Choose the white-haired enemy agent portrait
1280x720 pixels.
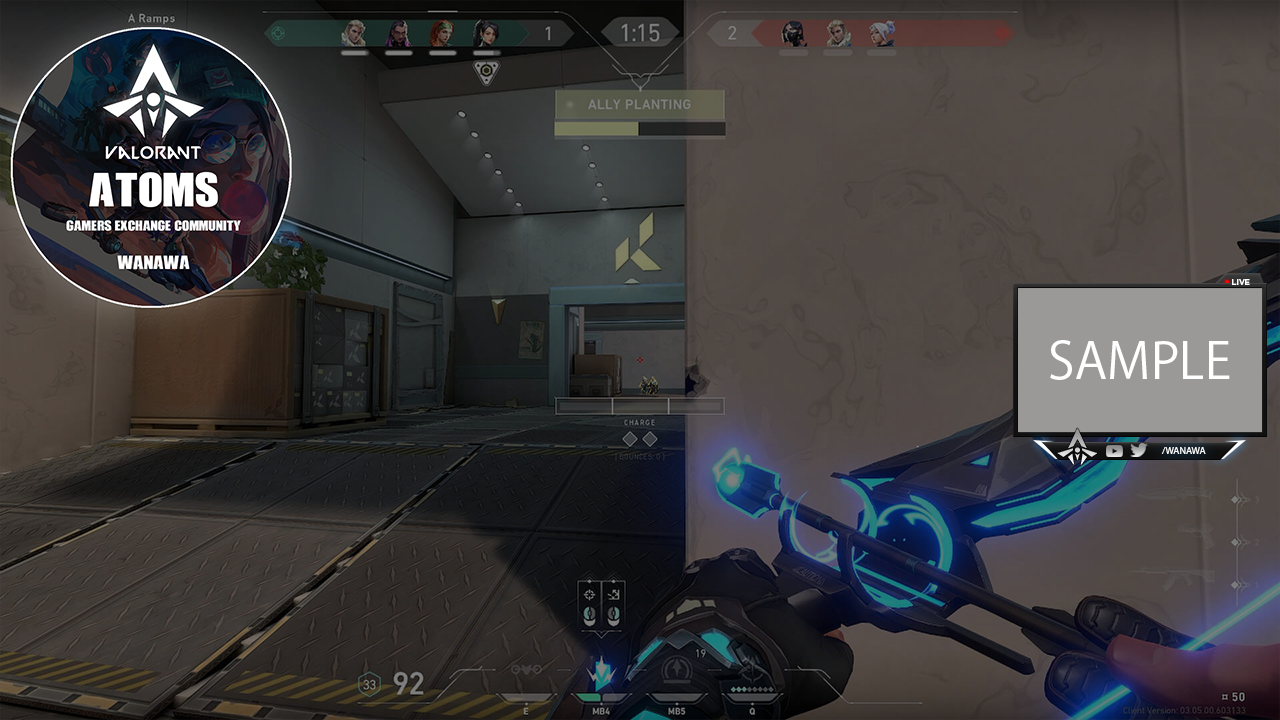coord(881,34)
